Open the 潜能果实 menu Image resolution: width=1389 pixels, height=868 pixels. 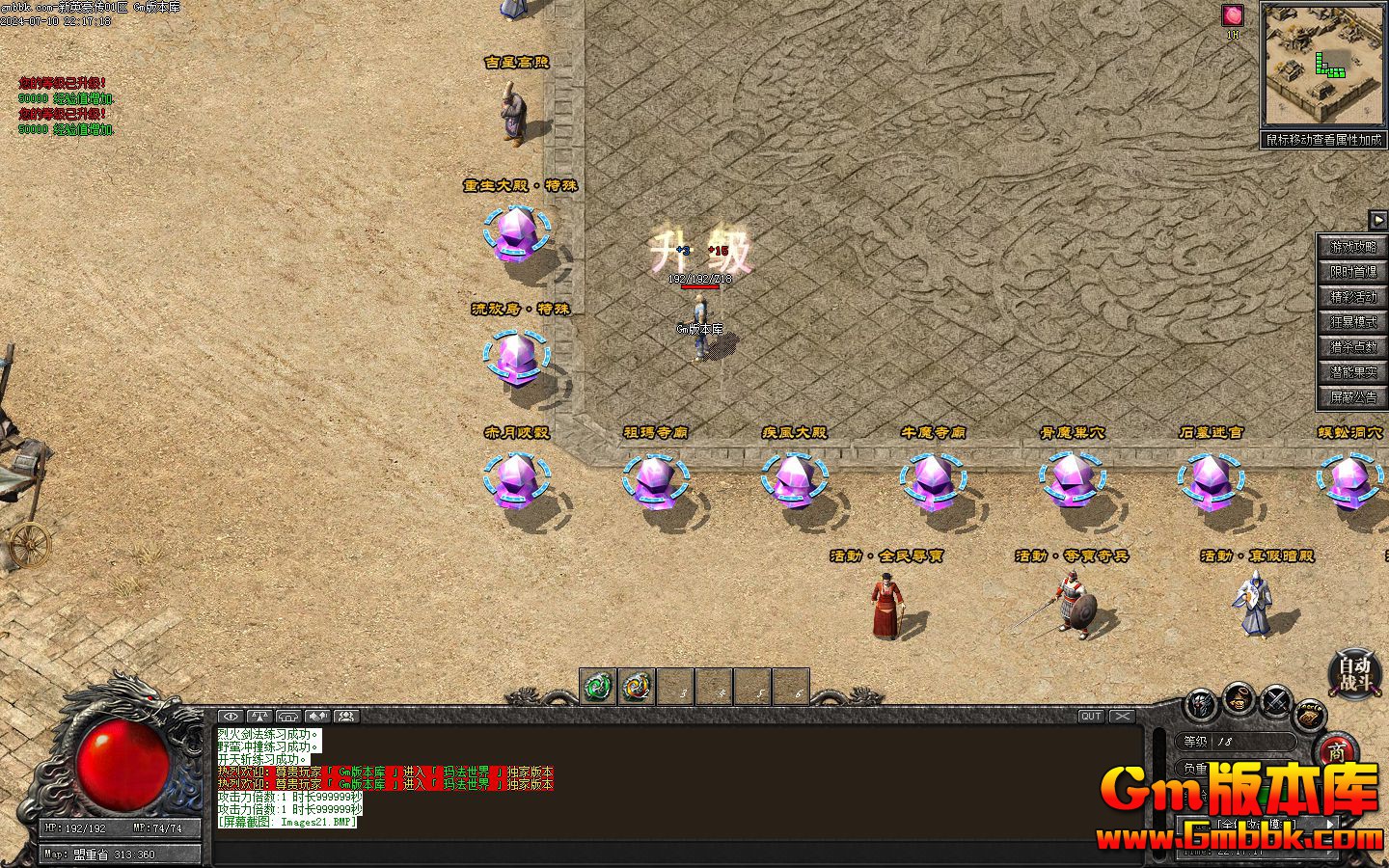pyautogui.click(x=1353, y=372)
